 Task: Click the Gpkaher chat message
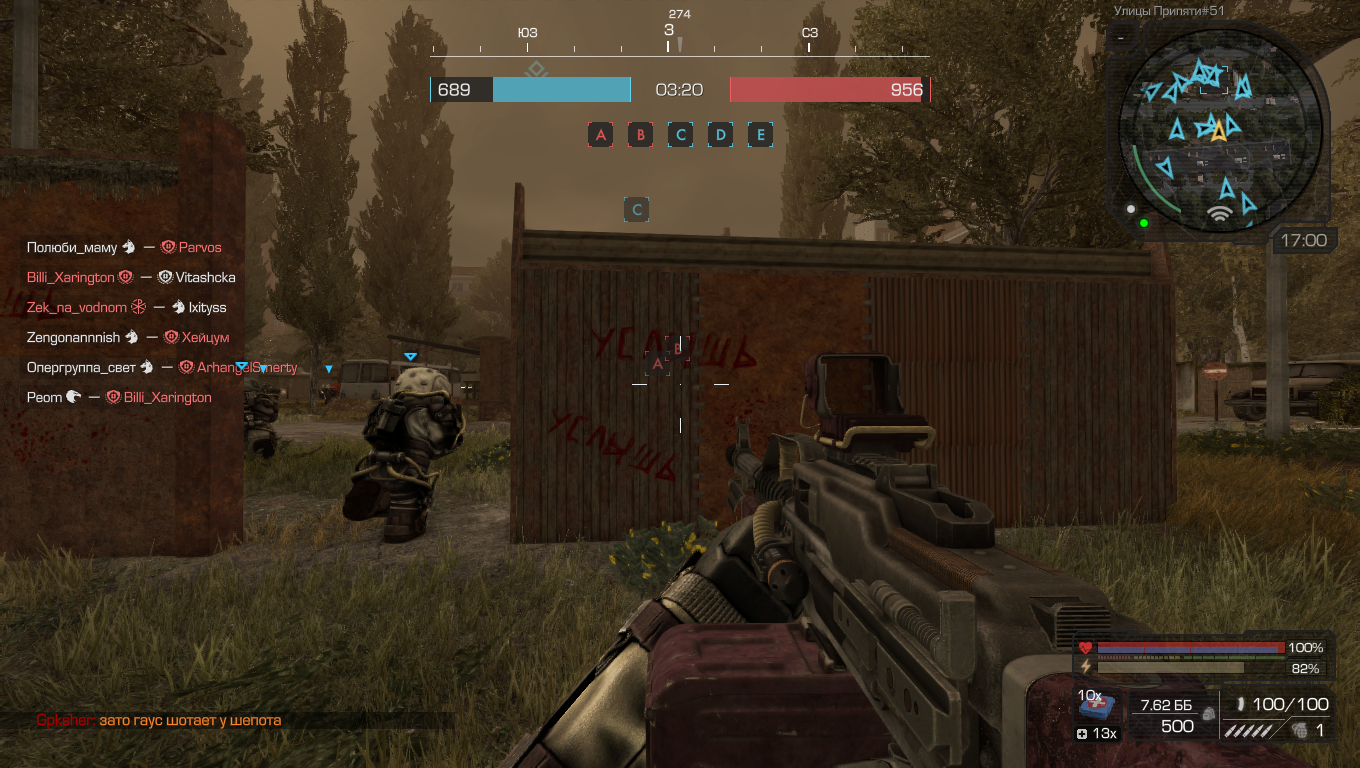click(x=159, y=720)
